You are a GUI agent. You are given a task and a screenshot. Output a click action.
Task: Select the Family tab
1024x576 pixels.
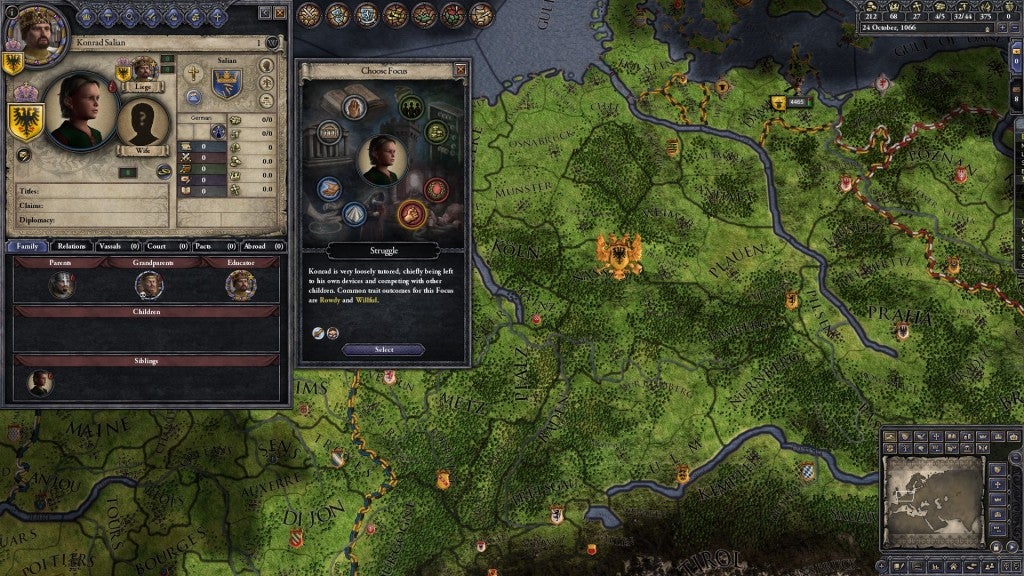tap(27, 245)
